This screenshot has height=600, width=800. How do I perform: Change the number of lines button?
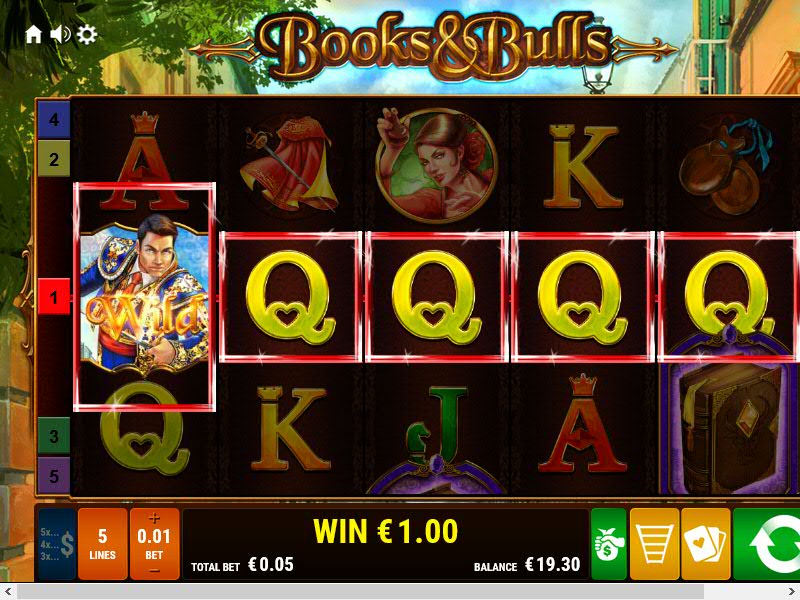point(102,544)
